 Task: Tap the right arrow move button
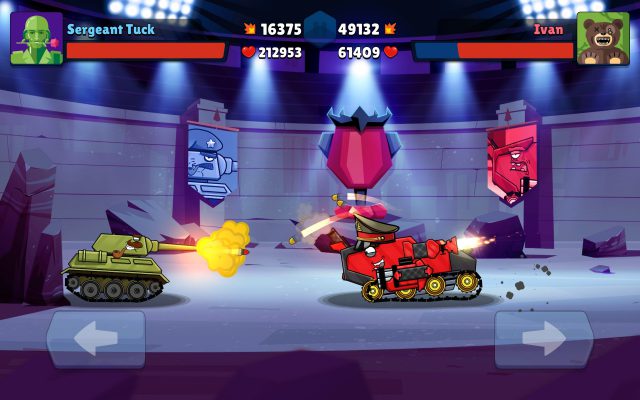pyautogui.click(x=543, y=340)
